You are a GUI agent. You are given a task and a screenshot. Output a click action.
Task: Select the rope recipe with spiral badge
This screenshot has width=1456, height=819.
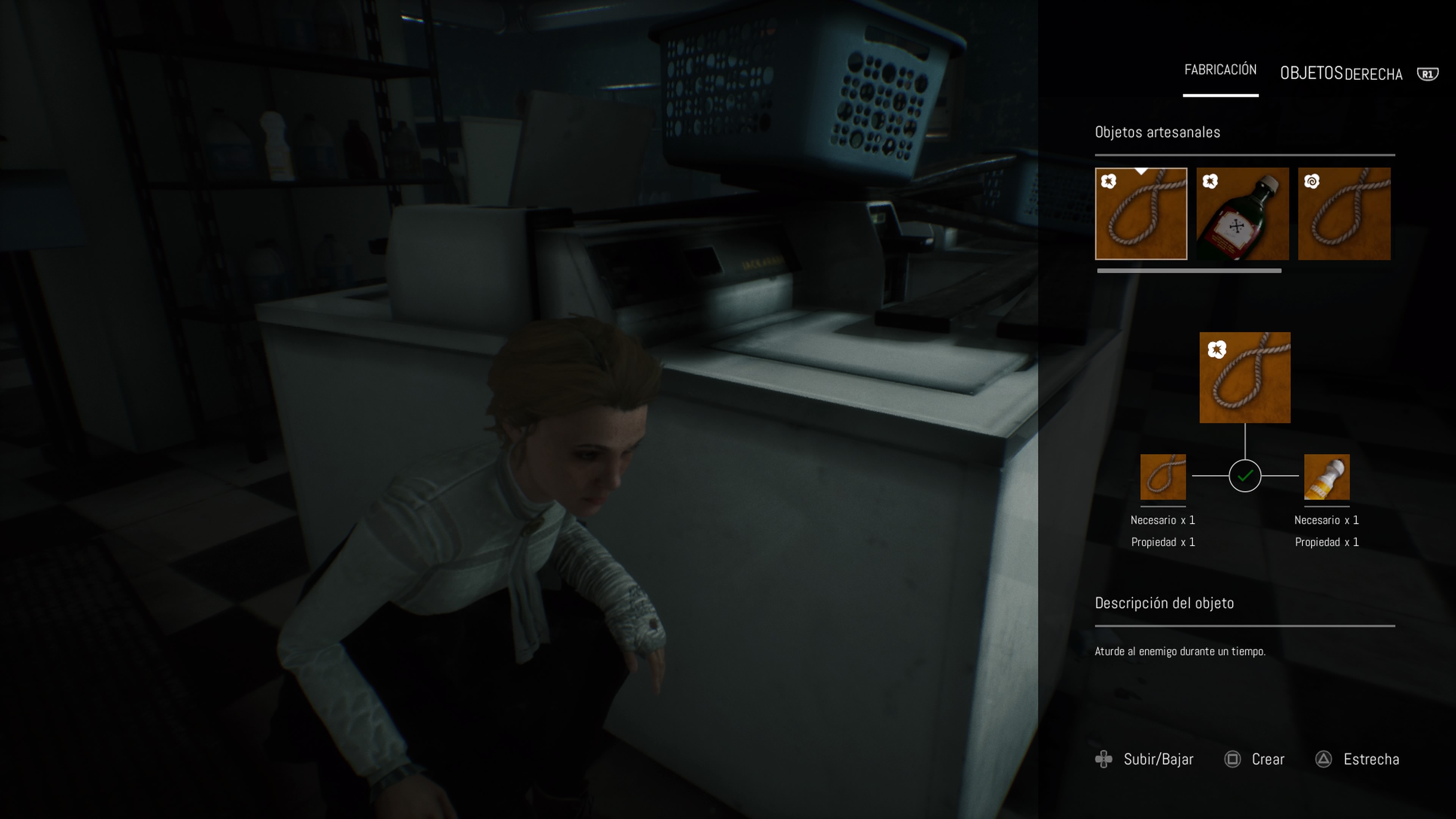point(1343,213)
